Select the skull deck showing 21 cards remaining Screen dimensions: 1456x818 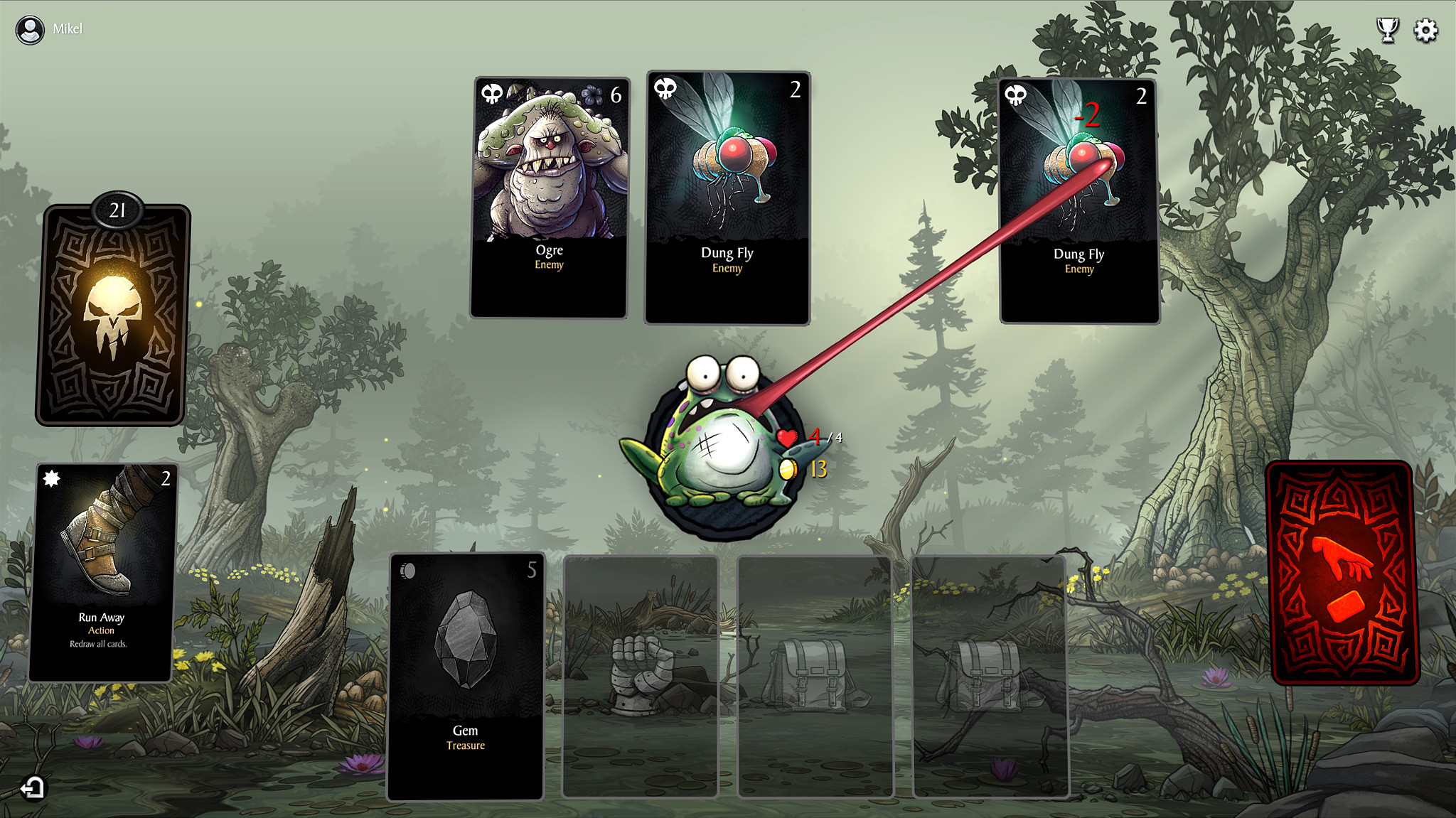click(114, 313)
